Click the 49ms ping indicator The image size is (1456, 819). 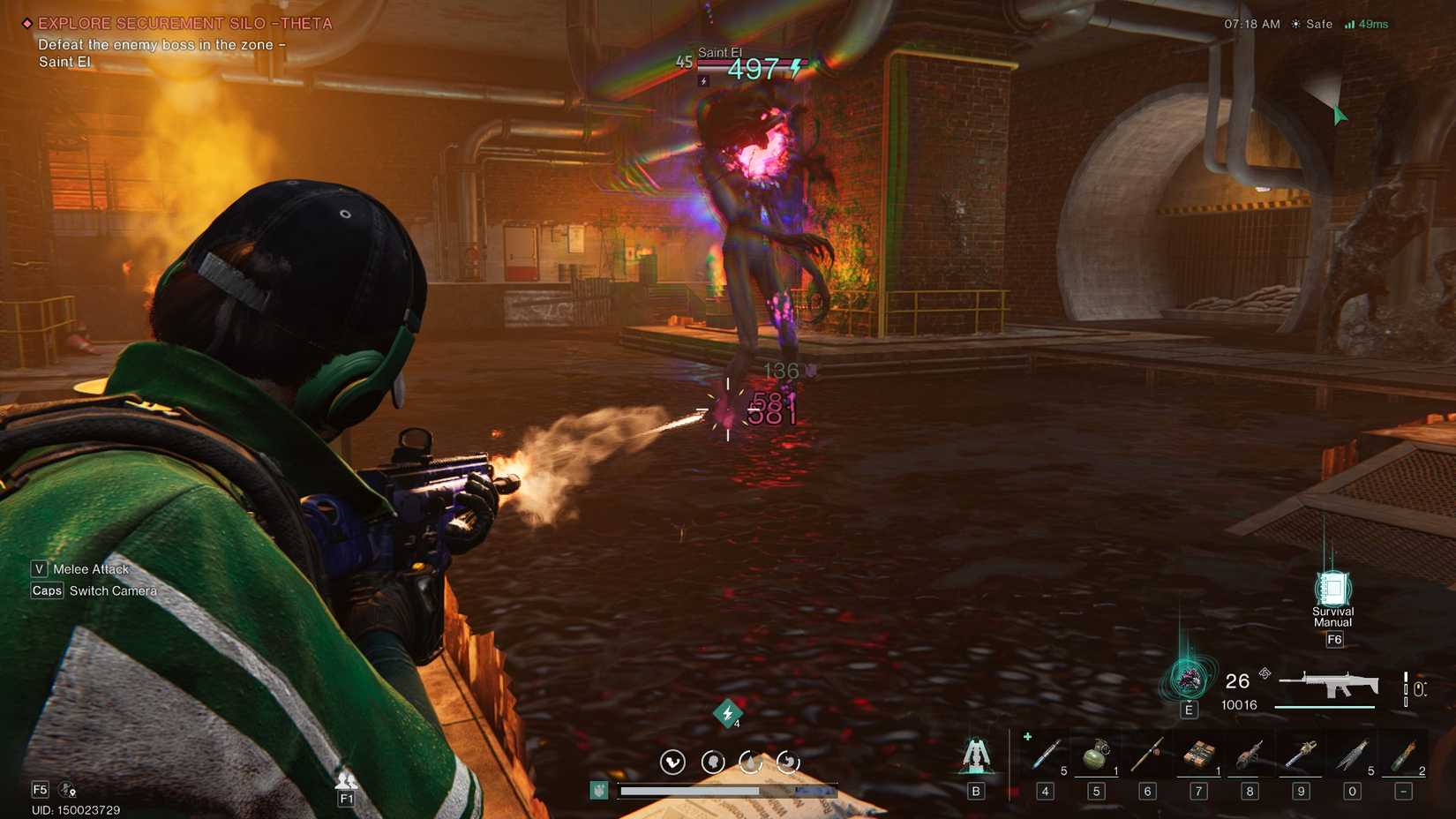1370,25
